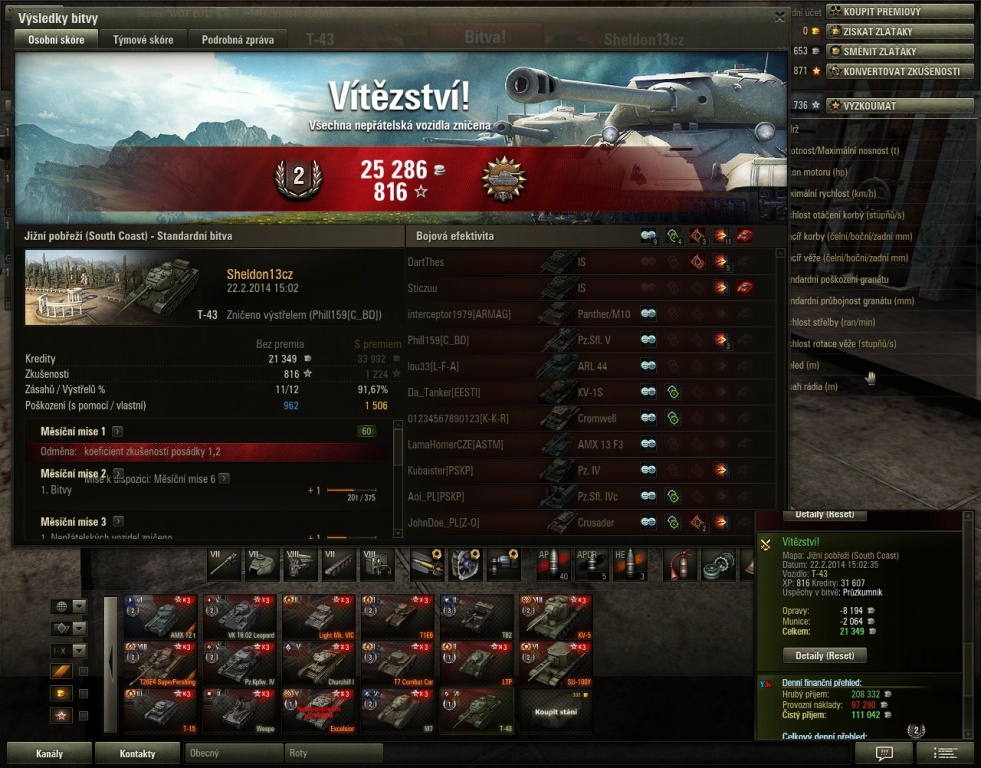This screenshot has height=768, width=981.
Task: Click the Koupit prémiový button
Action: 899,11
